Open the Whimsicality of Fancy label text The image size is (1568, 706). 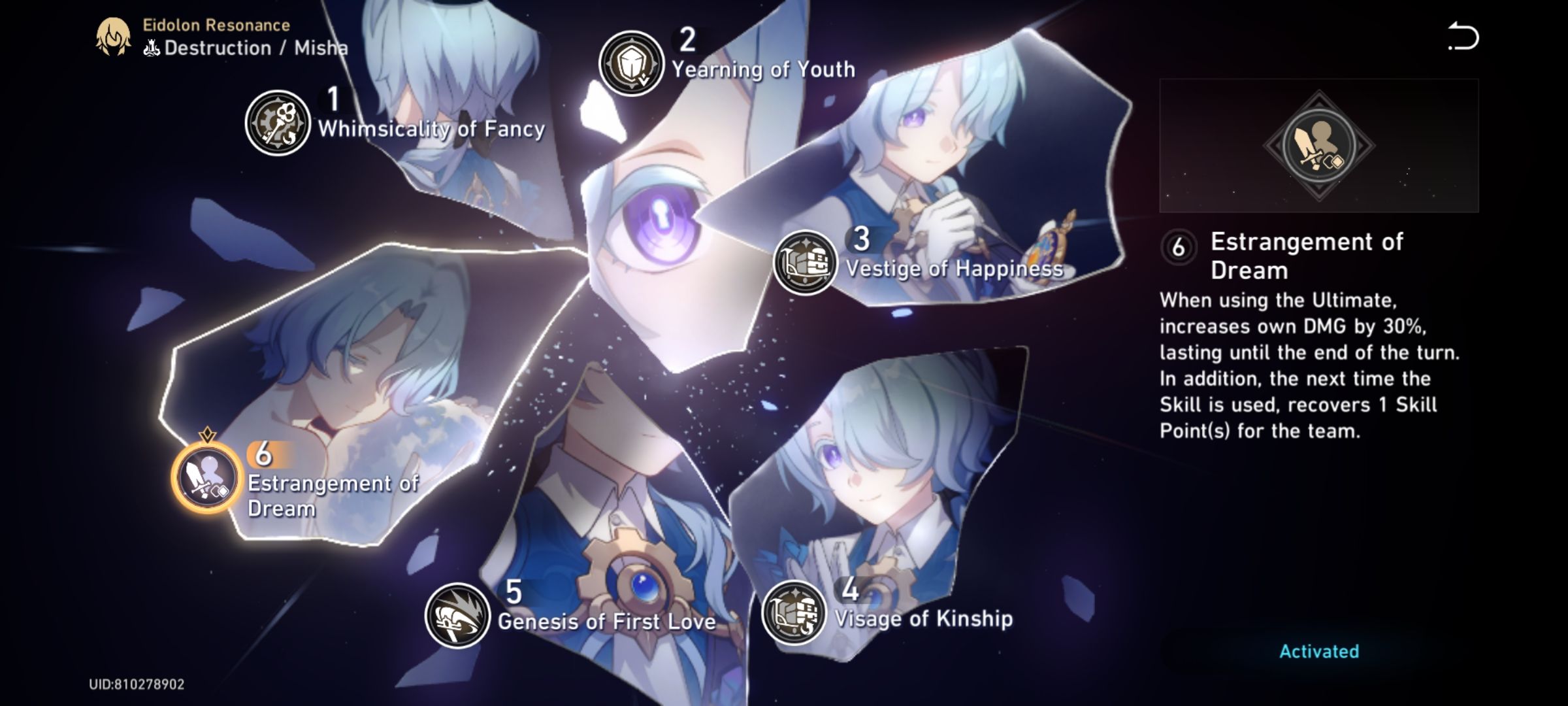tap(431, 129)
